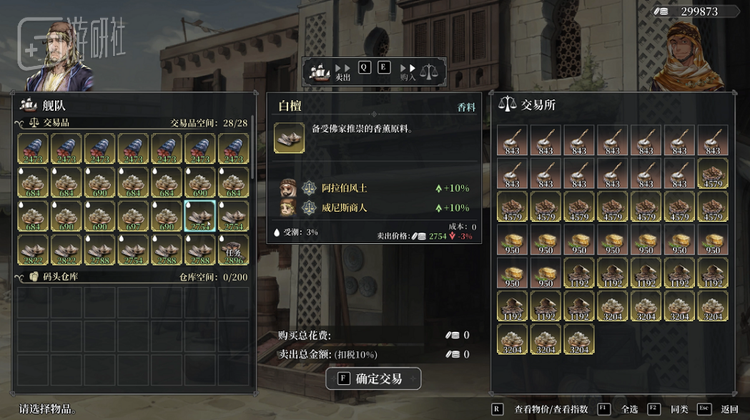Select the cyan-highlighted sandalwood cargo slot
The image size is (750, 420).
tap(200, 216)
